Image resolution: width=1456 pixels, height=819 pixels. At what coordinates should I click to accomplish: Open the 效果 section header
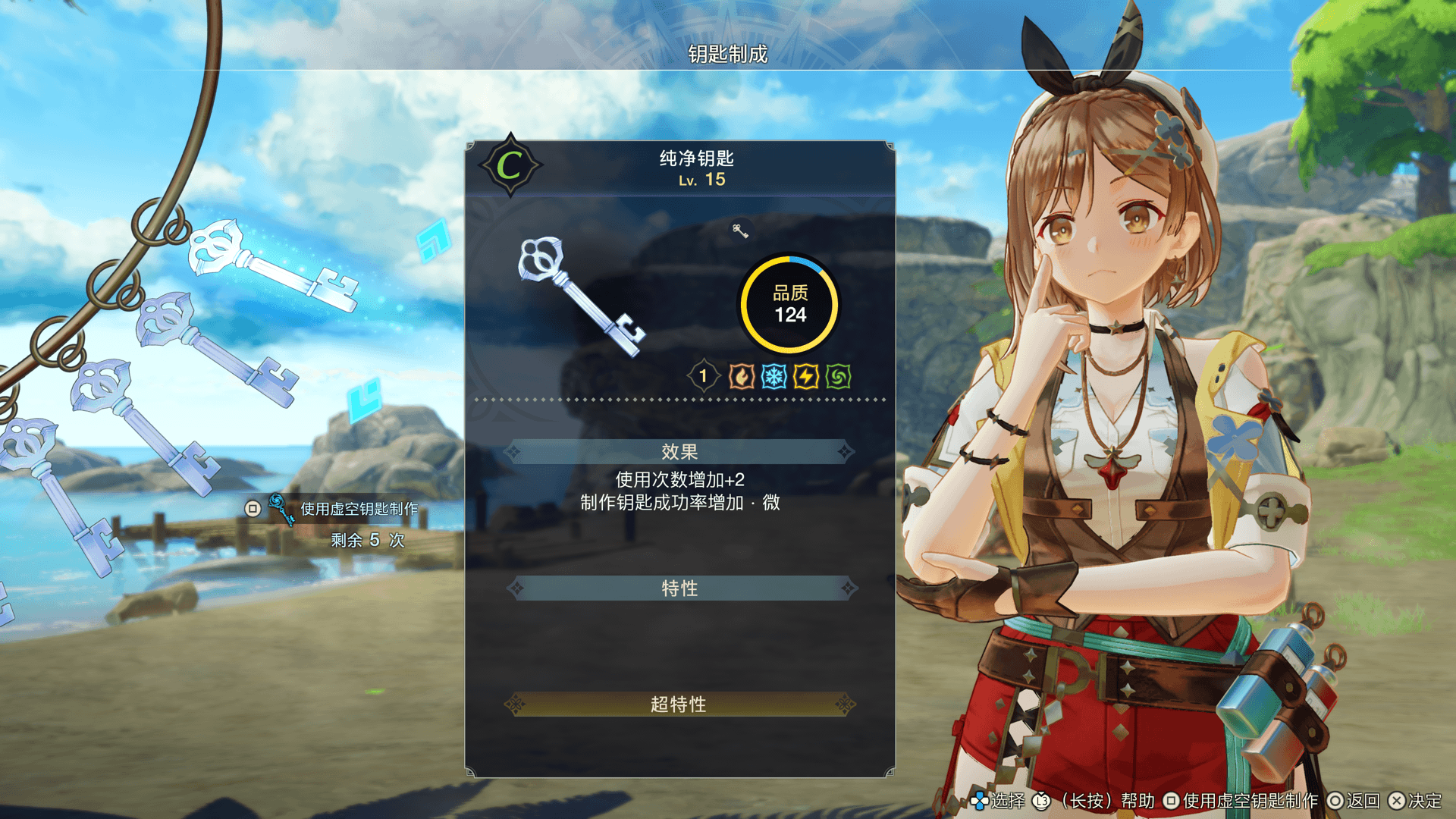tap(679, 452)
